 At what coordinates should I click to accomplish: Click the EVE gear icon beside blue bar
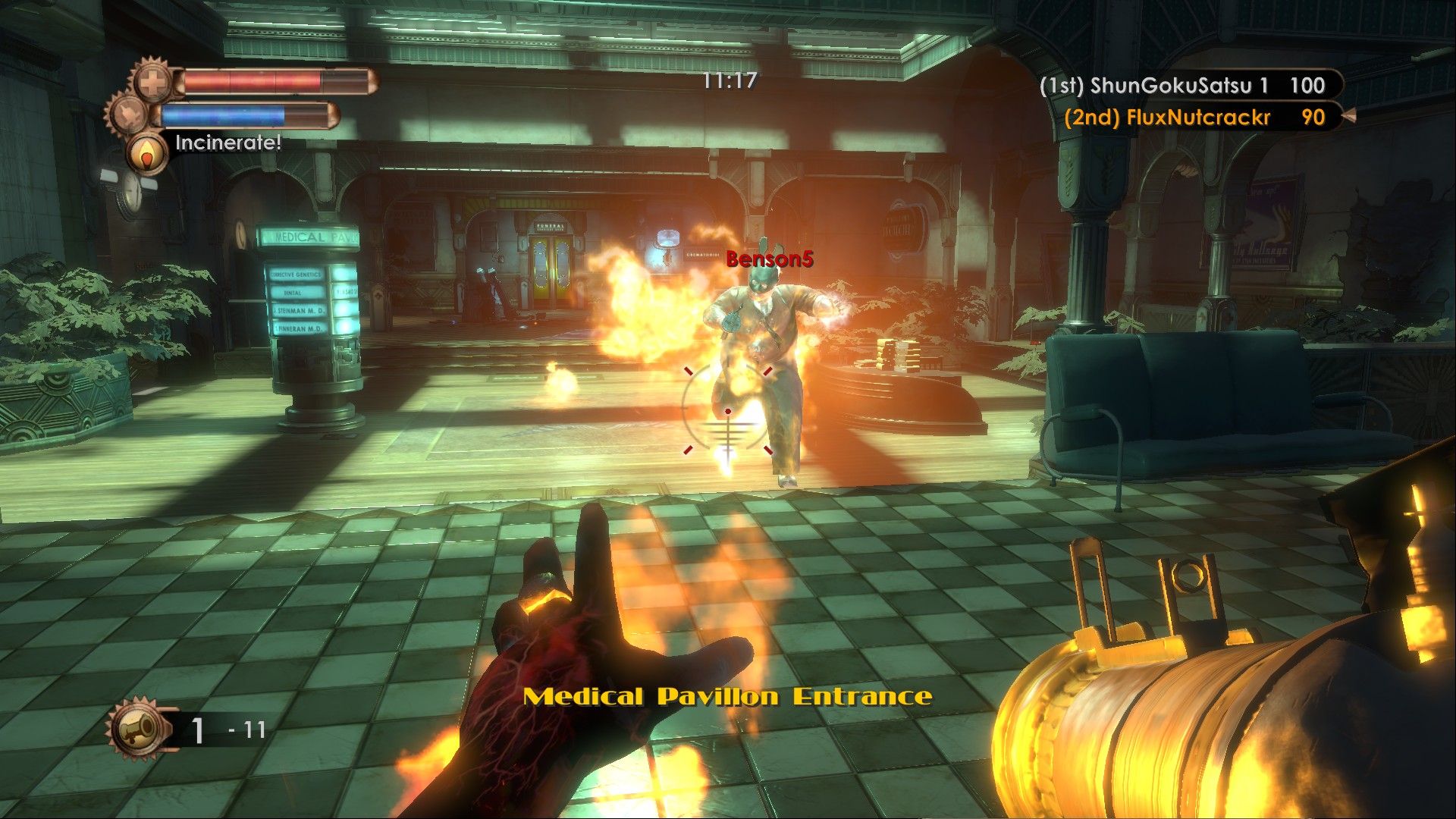pos(127,115)
